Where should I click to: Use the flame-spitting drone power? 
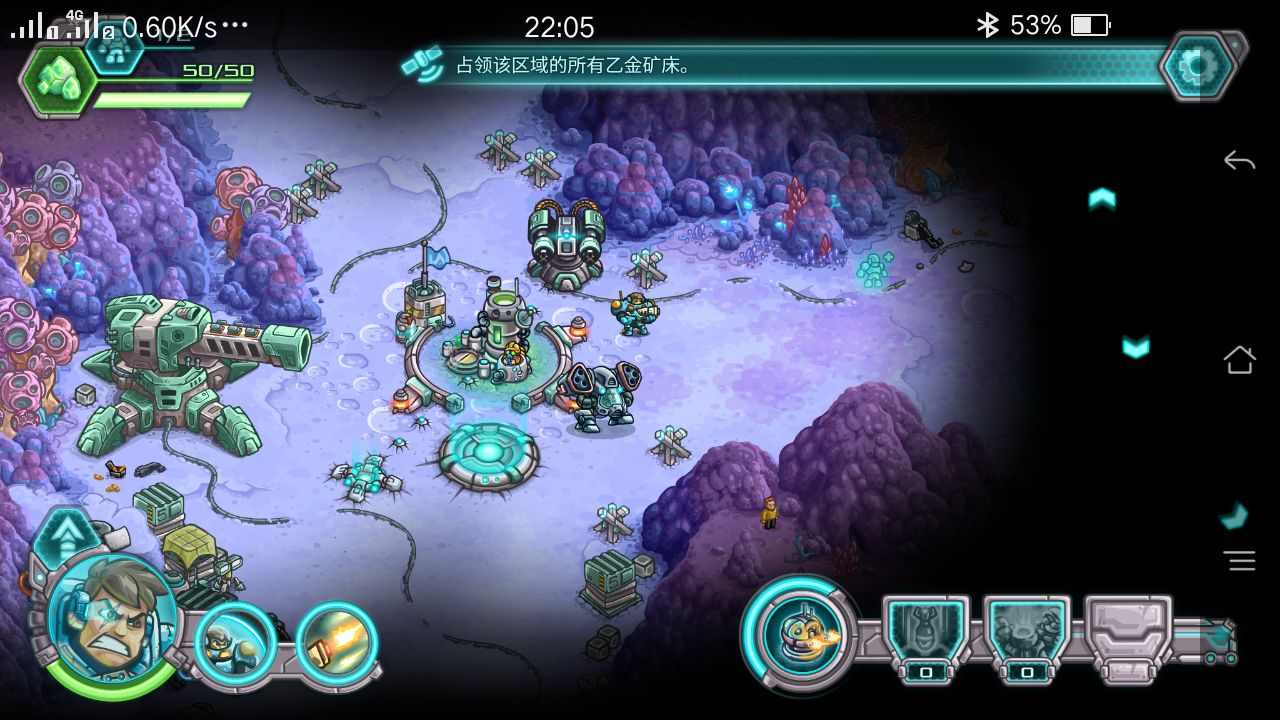pyautogui.click(x=799, y=632)
